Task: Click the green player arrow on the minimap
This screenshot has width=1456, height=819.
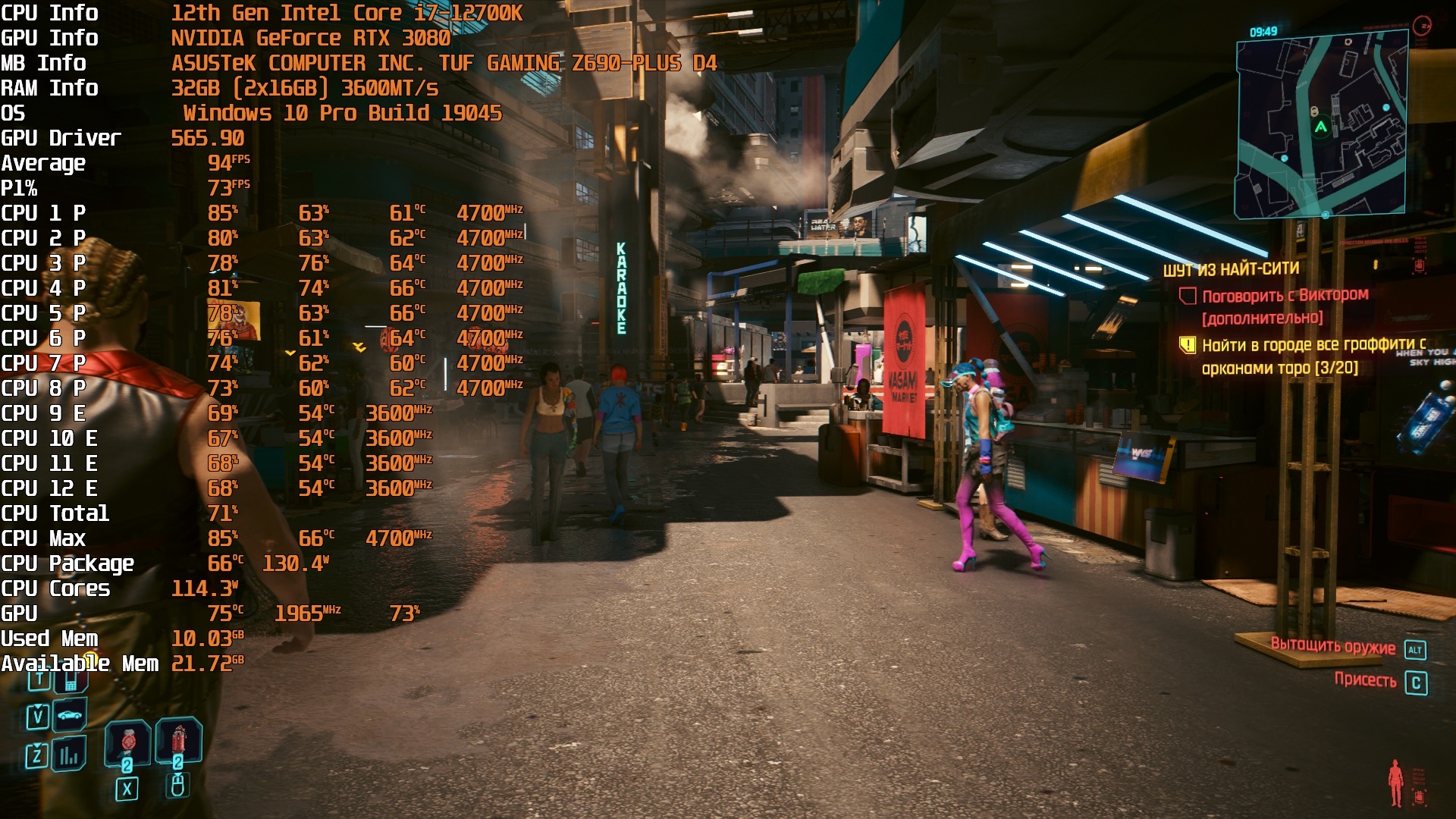Action: [x=1321, y=127]
